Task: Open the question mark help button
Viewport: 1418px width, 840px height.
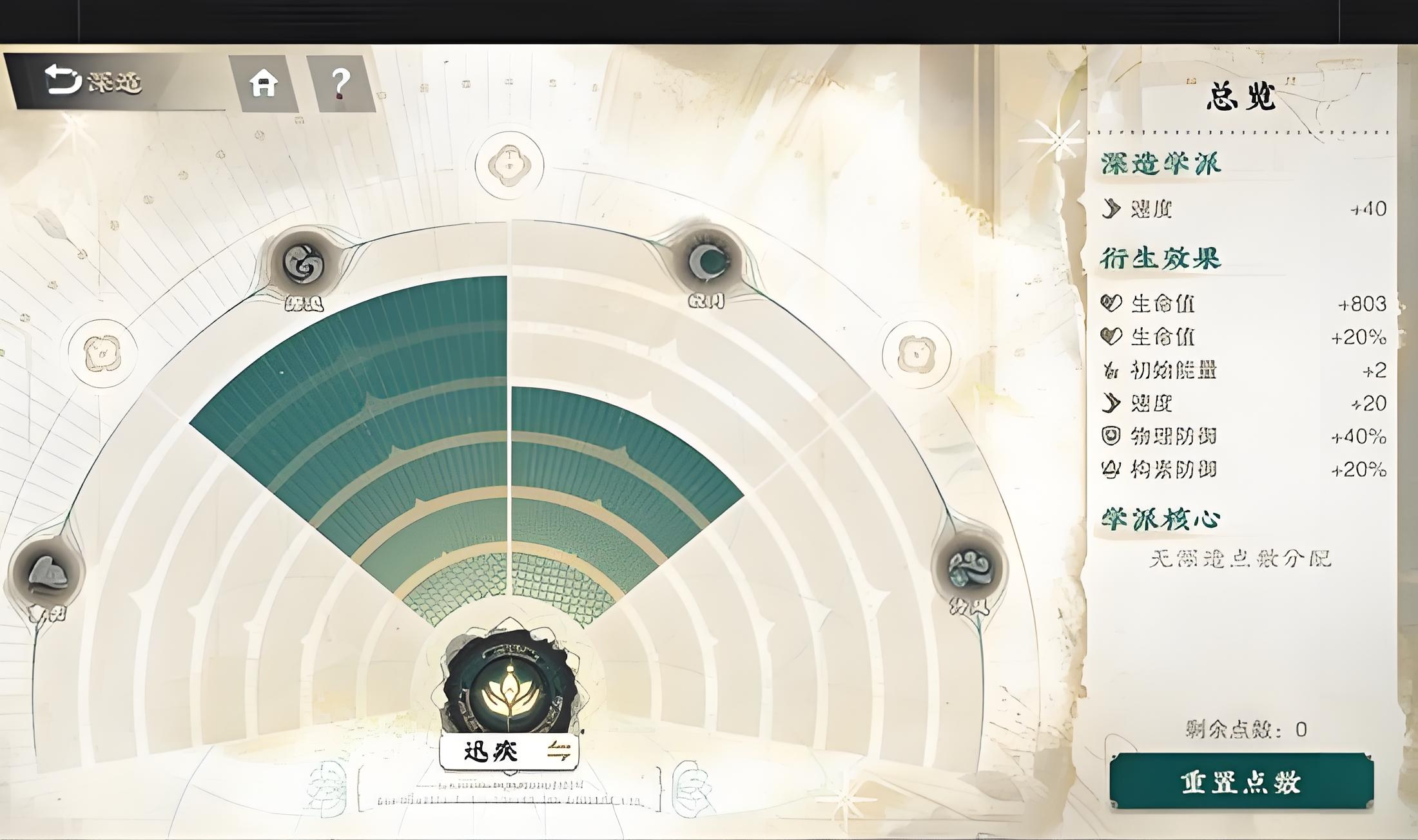Action: 340,84
